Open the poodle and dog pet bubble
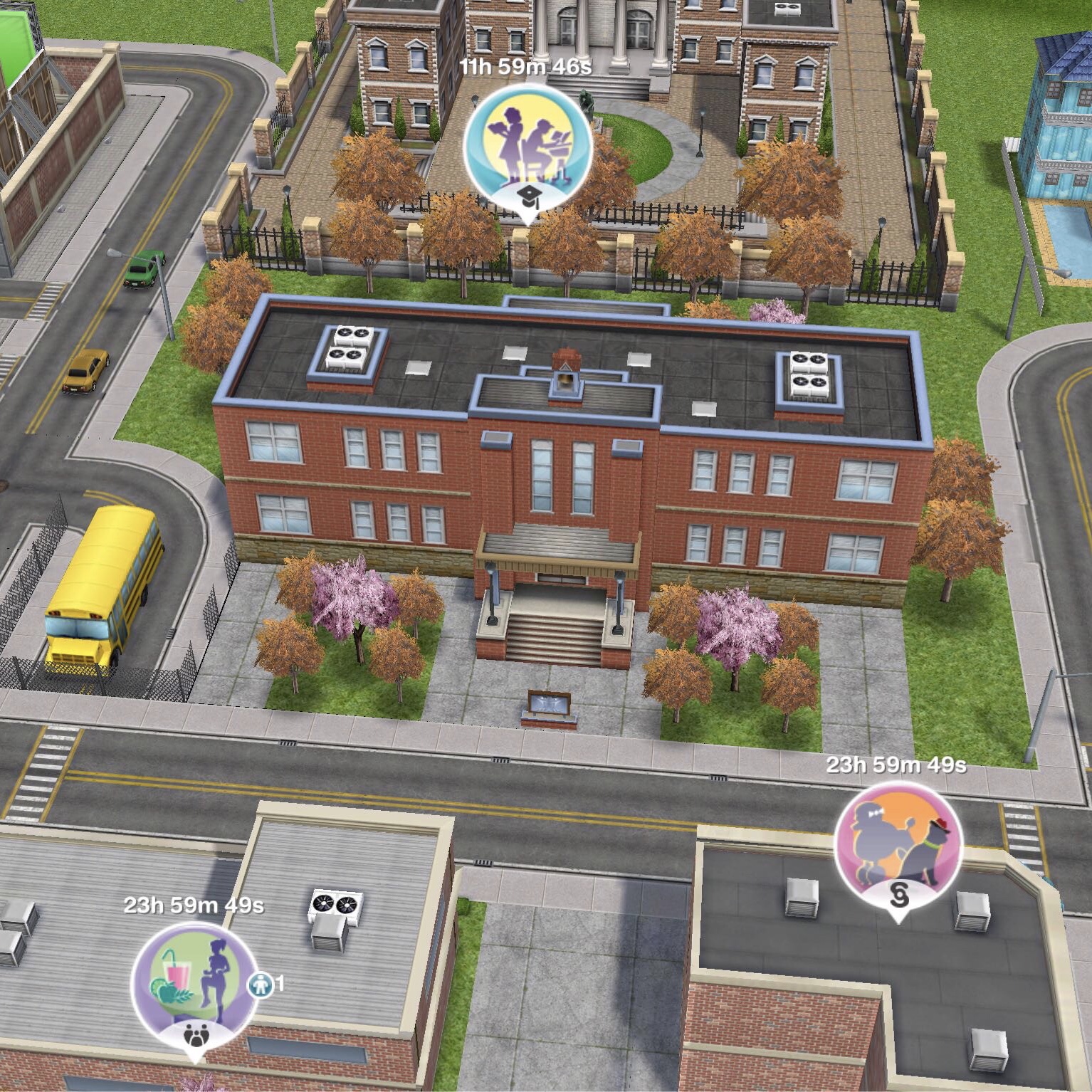Image resolution: width=1092 pixels, height=1092 pixels. [x=898, y=844]
